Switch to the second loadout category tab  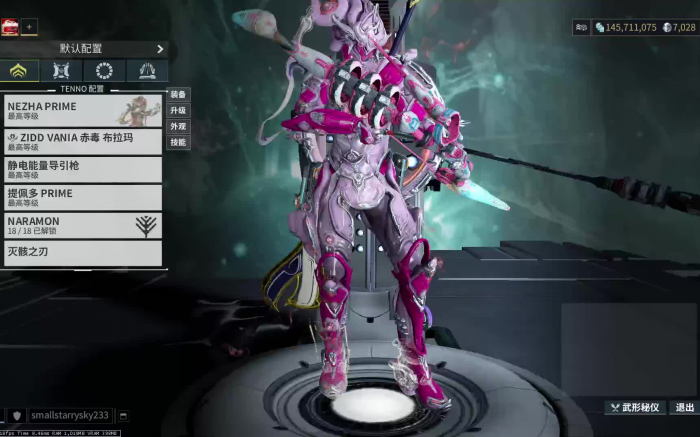click(x=62, y=71)
